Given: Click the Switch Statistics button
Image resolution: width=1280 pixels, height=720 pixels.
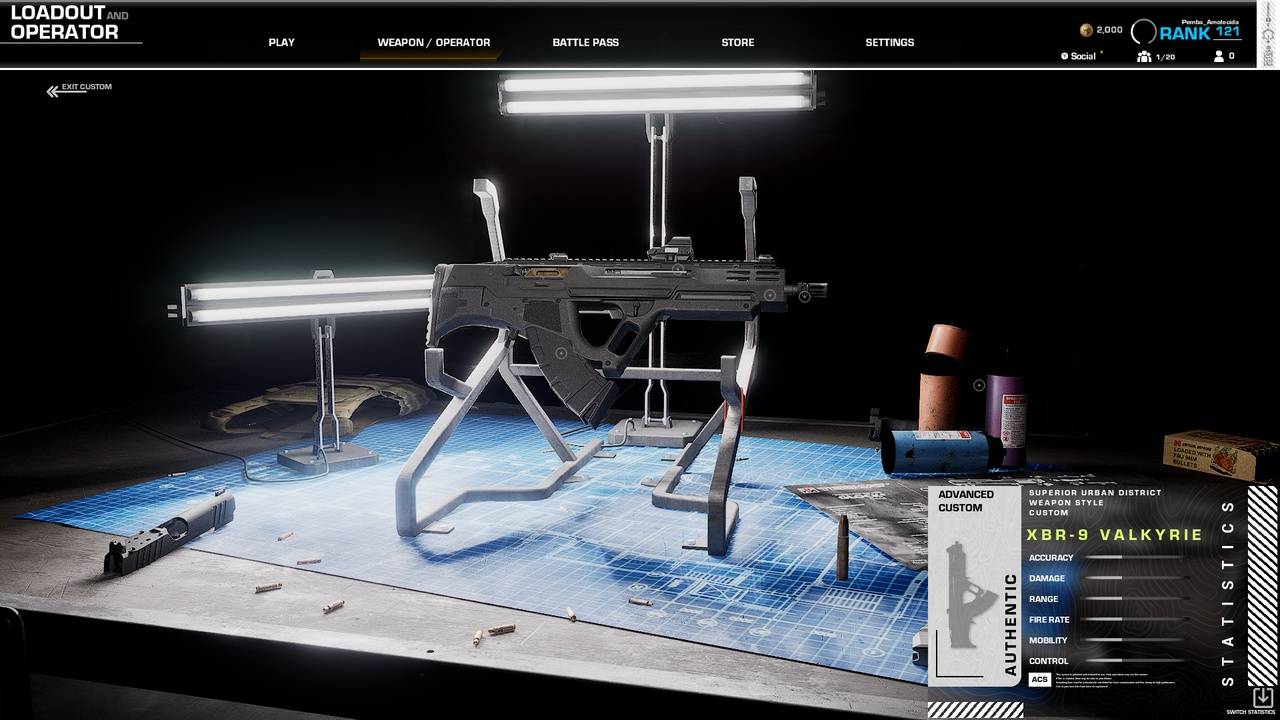Looking at the screenshot, I should [1262, 699].
